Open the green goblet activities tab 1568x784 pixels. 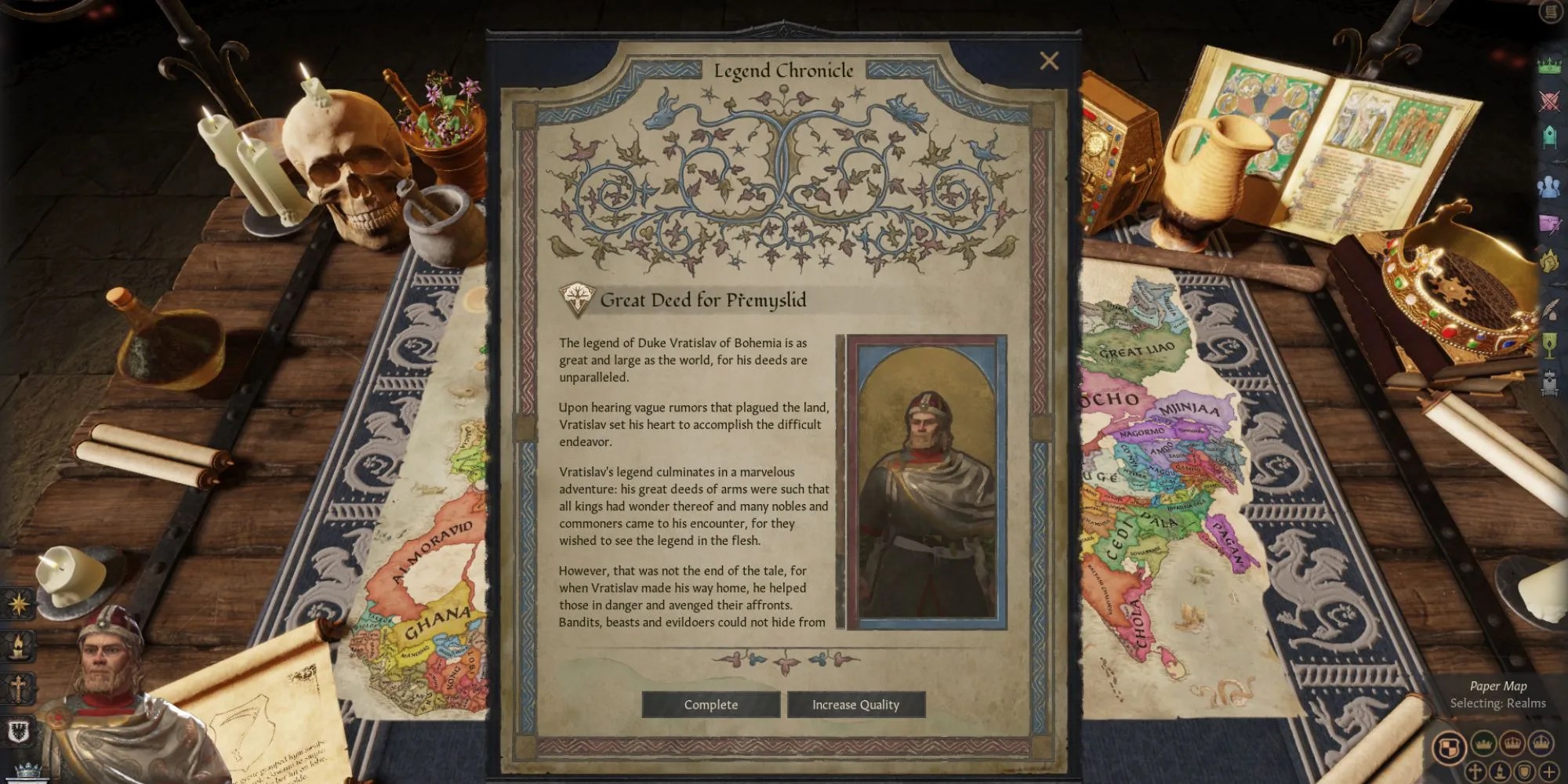1549,346
